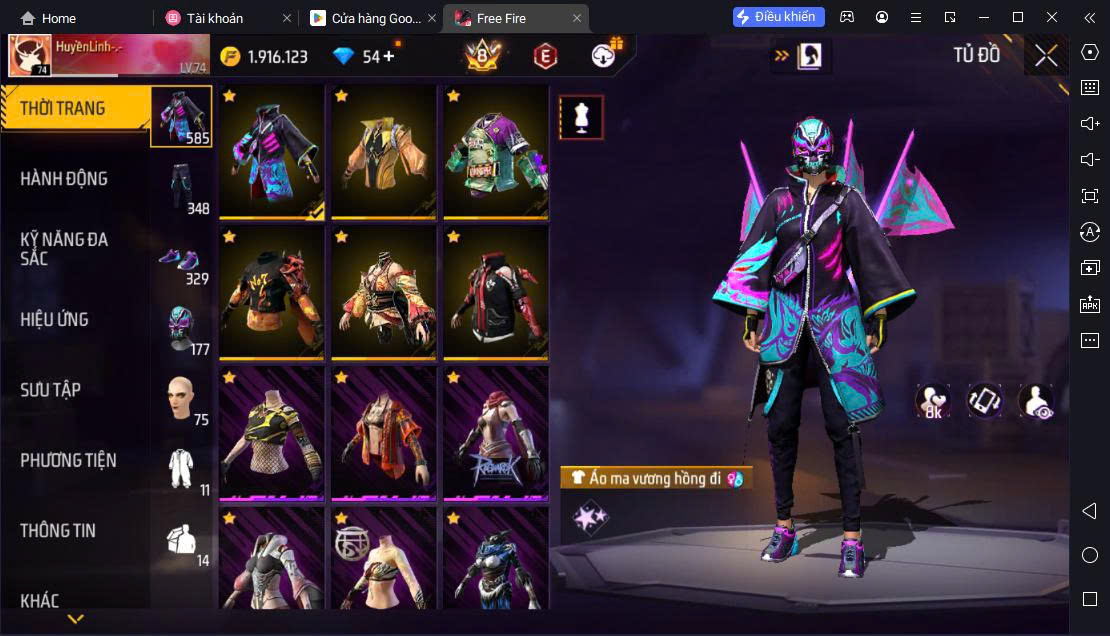Viewport: 1110px width, 636px height.
Task: Pick the green and purple jacket outfit
Action: (496, 150)
